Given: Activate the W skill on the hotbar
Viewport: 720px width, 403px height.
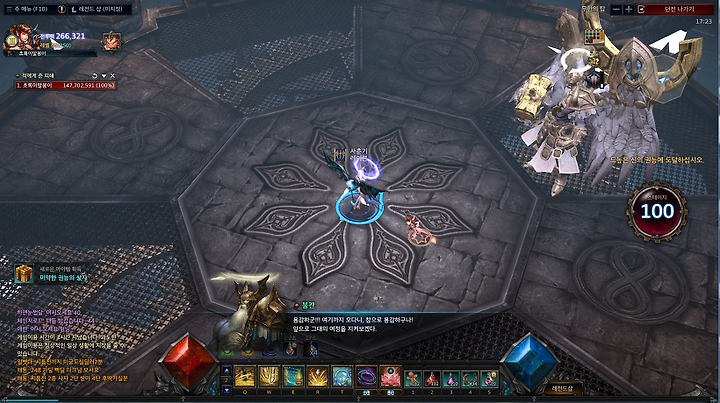Looking at the screenshot, I should tap(269, 376).
